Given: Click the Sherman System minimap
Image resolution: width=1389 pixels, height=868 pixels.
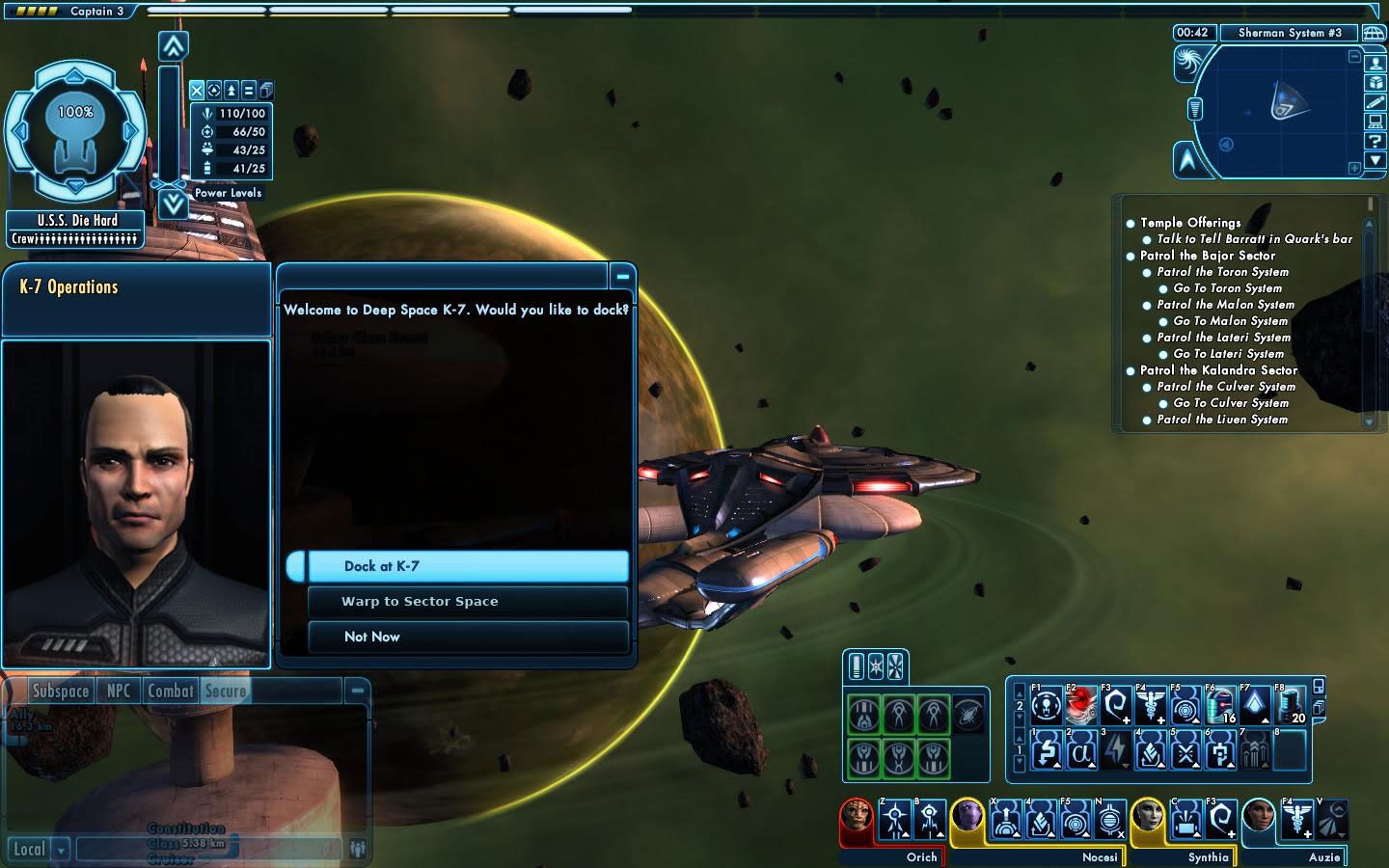Looking at the screenshot, I should tap(1275, 111).
